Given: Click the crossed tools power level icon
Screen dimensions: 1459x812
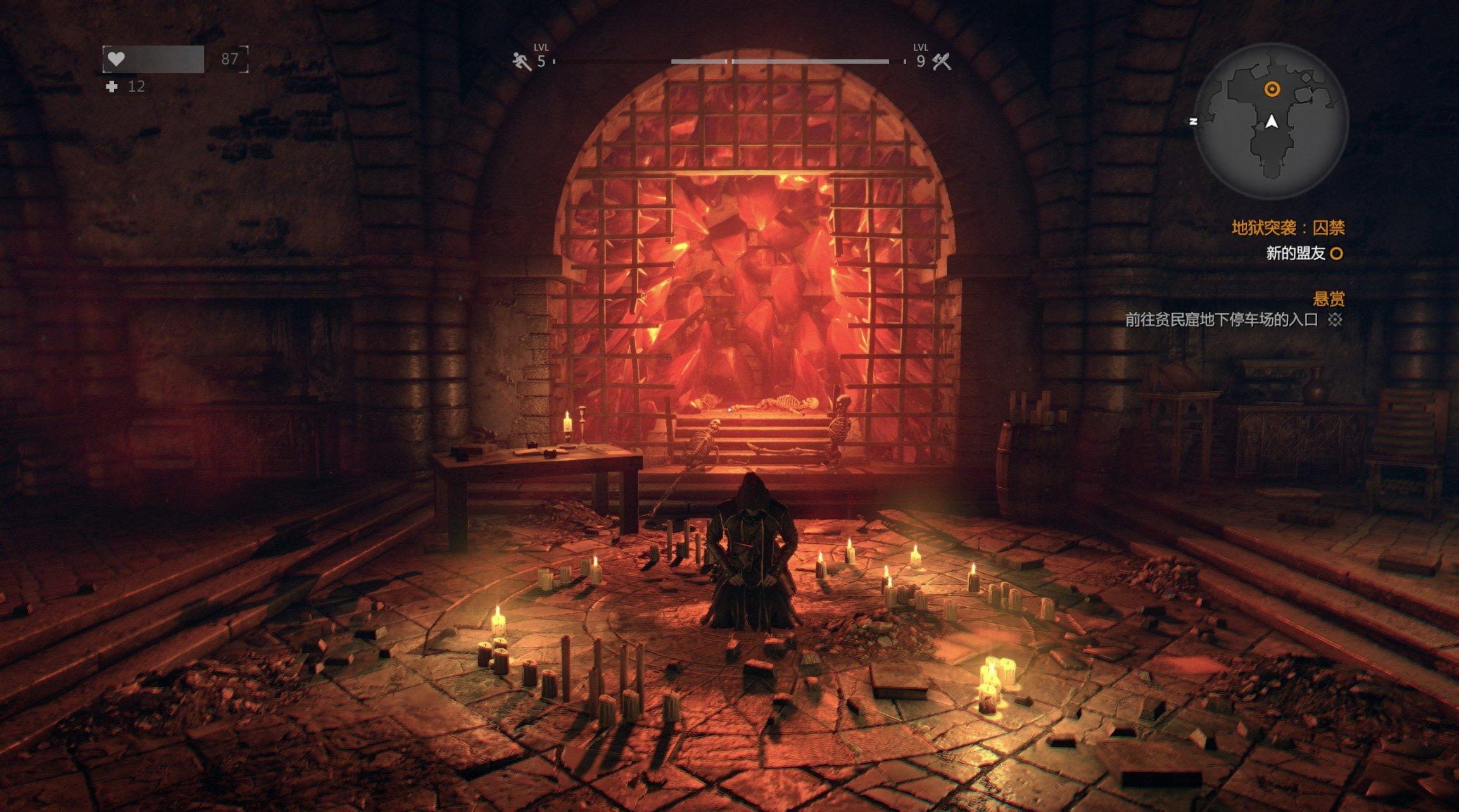Looking at the screenshot, I should [x=942, y=61].
